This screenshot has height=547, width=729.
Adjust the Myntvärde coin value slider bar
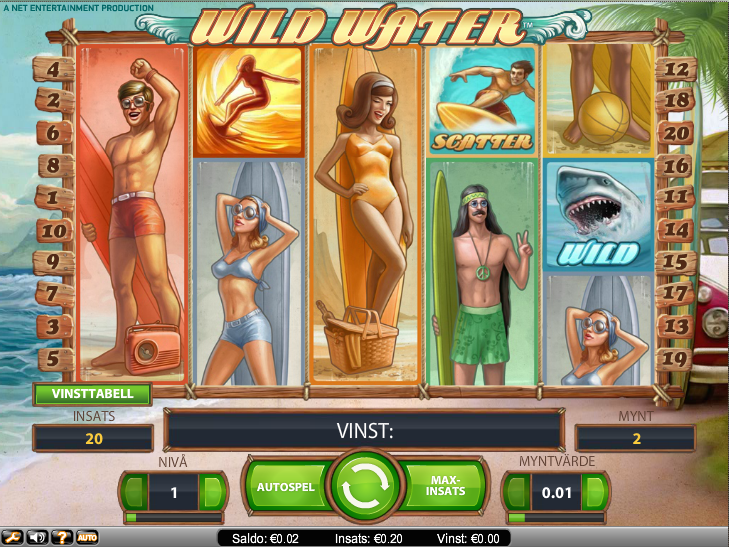[x=555, y=518]
